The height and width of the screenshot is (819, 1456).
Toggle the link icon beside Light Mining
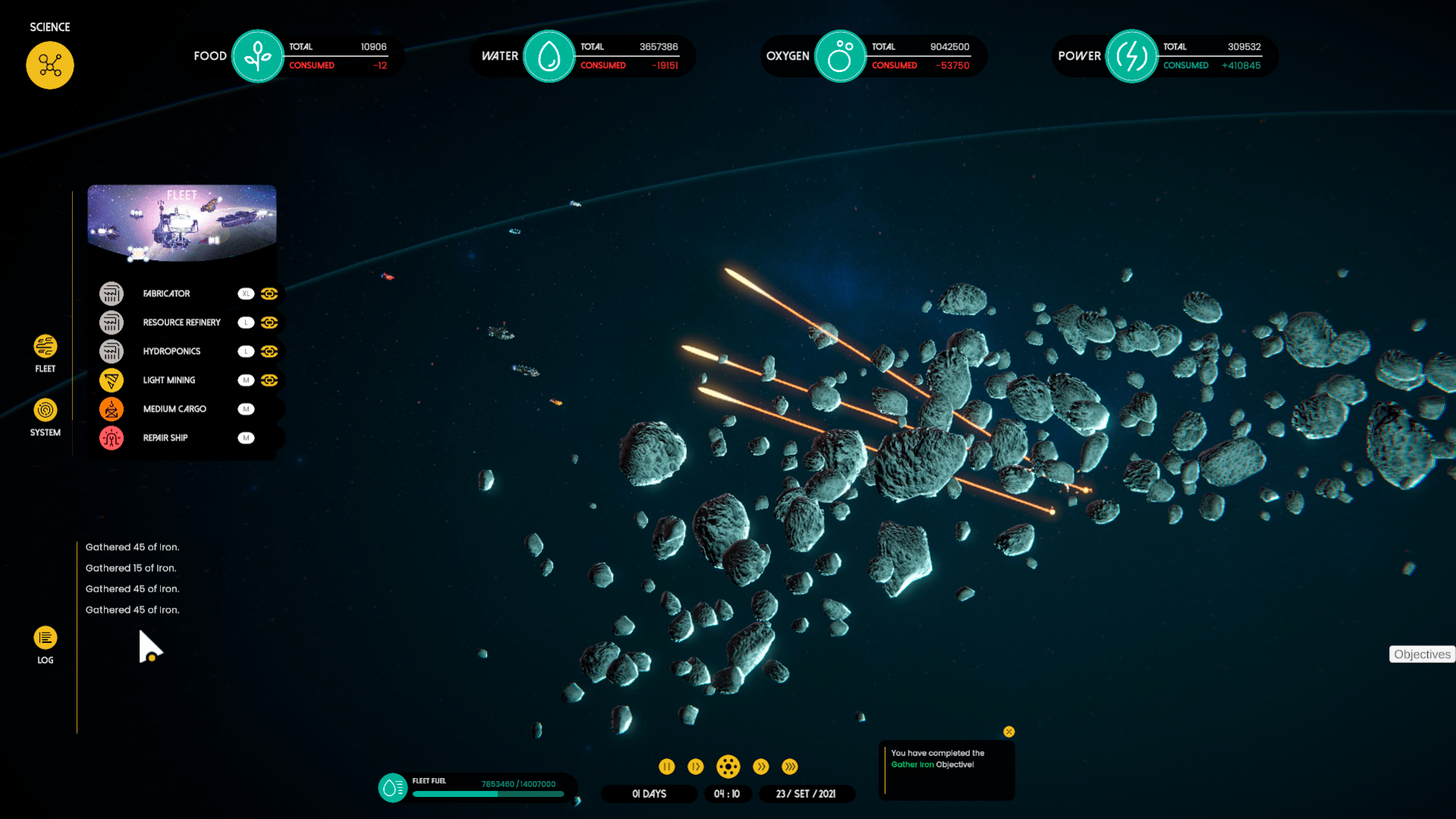coord(269,380)
